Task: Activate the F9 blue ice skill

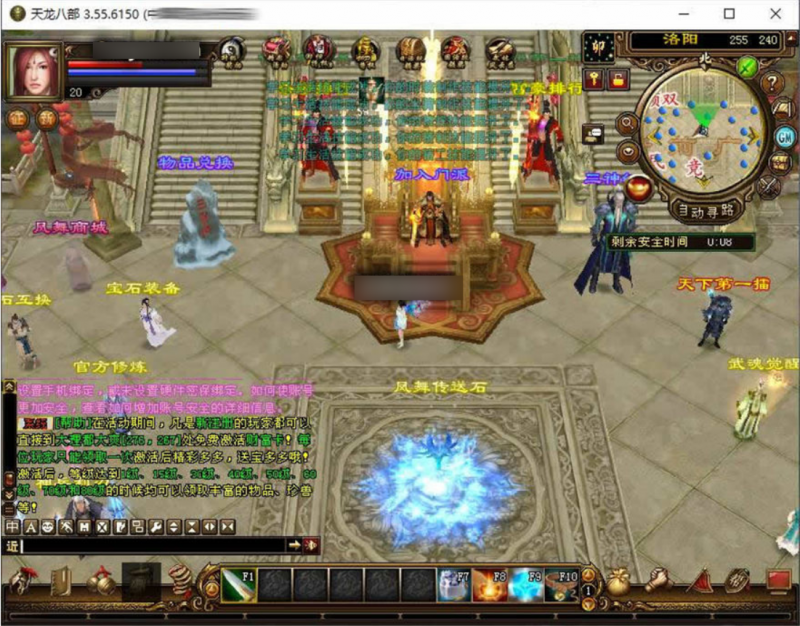Action: coord(526,584)
